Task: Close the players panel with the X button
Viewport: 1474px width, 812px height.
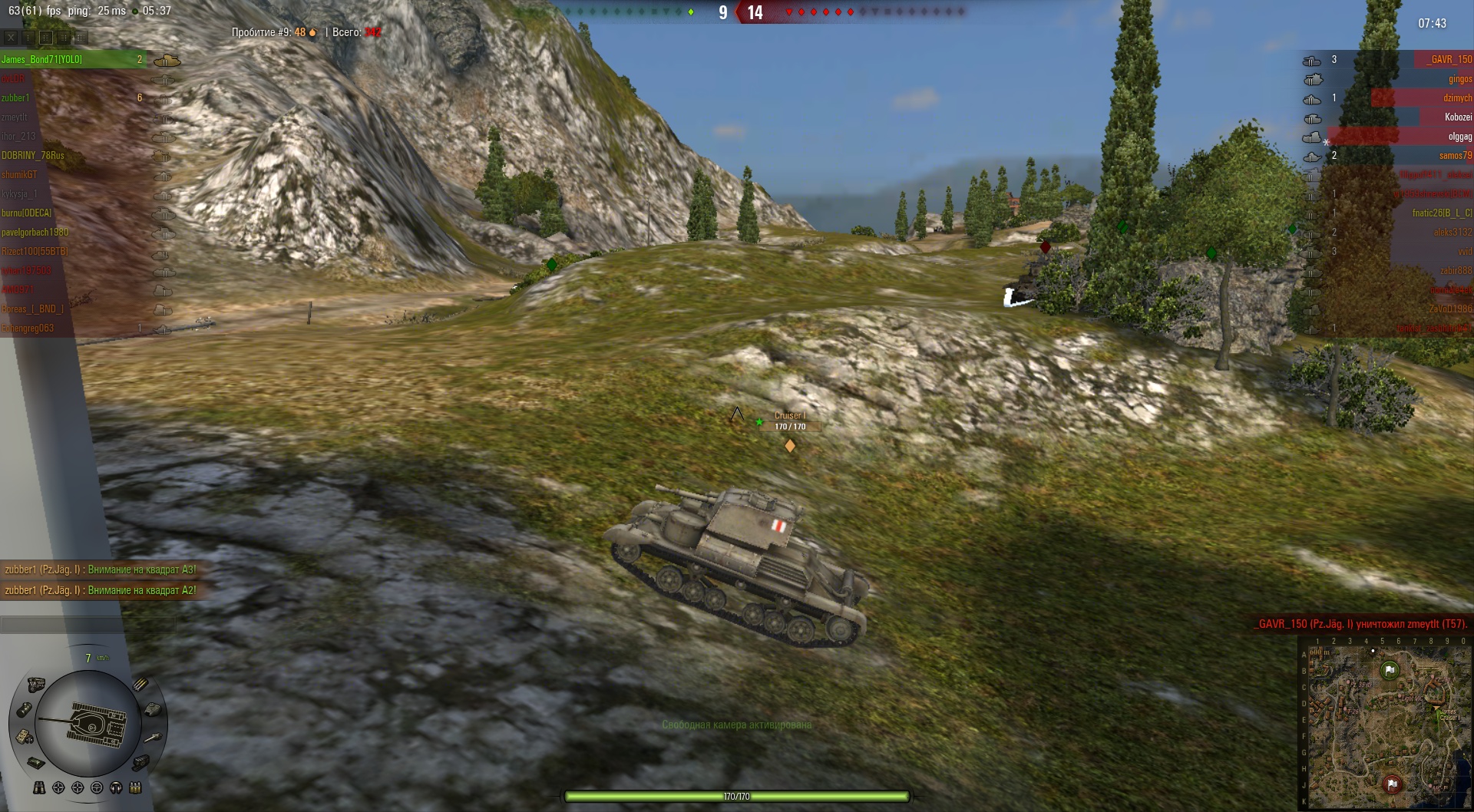Action: click(x=11, y=37)
